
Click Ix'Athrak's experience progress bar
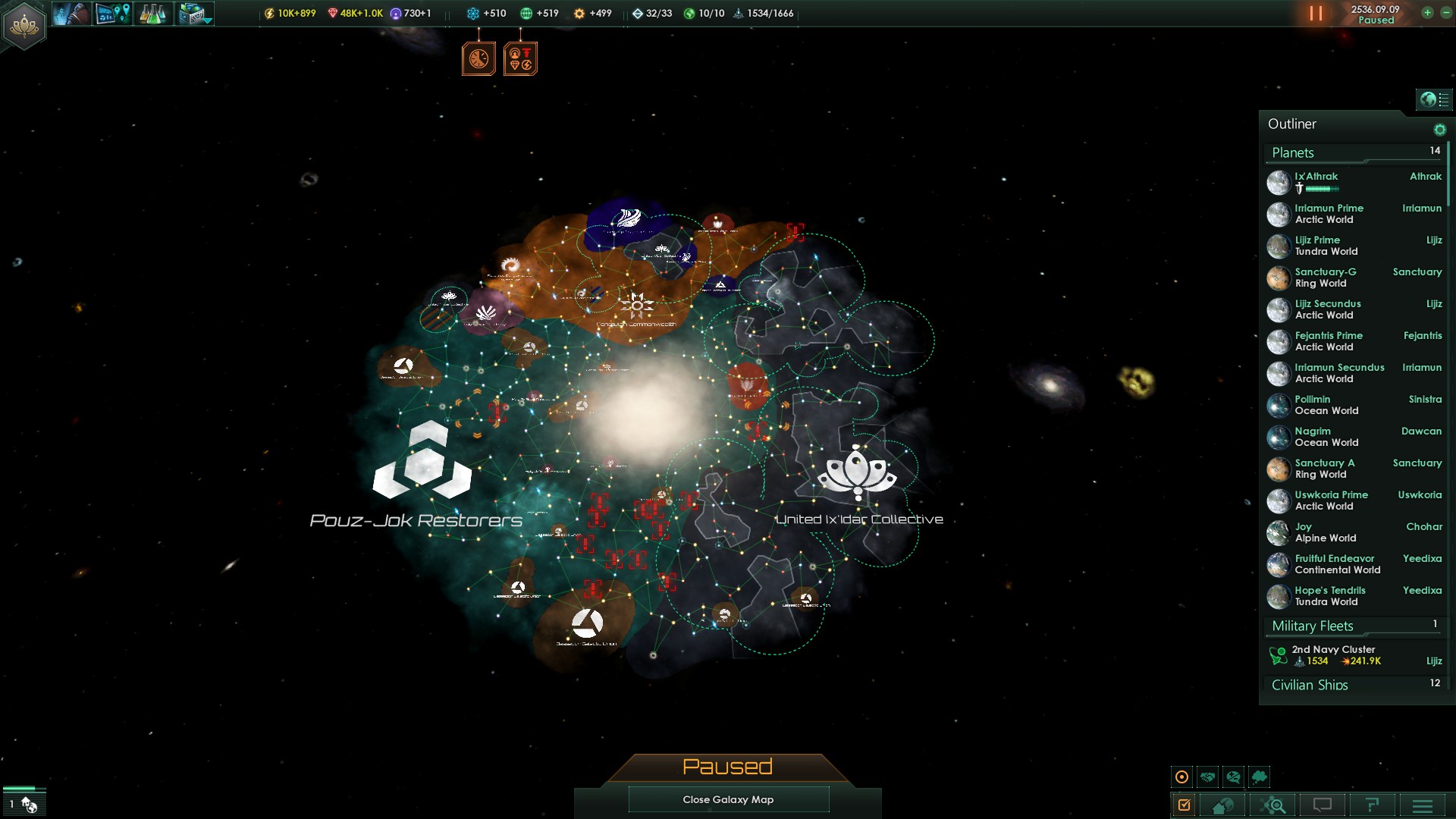point(1322,187)
